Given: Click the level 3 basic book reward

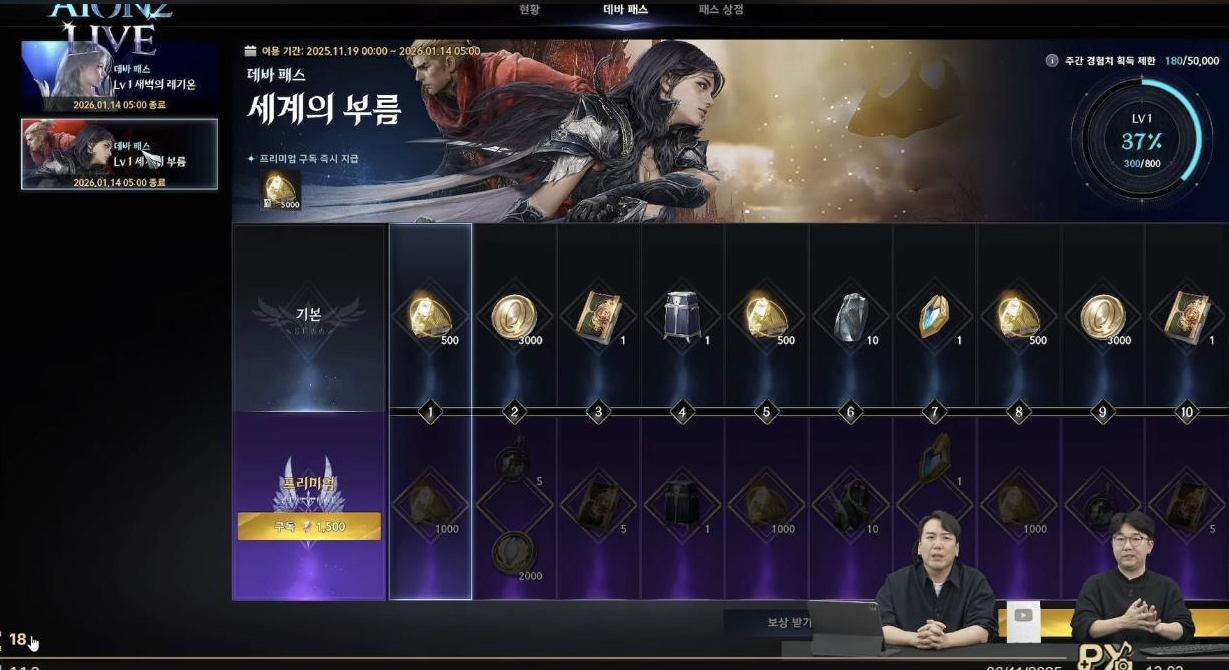Looking at the screenshot, I should (x=598, y=318).
